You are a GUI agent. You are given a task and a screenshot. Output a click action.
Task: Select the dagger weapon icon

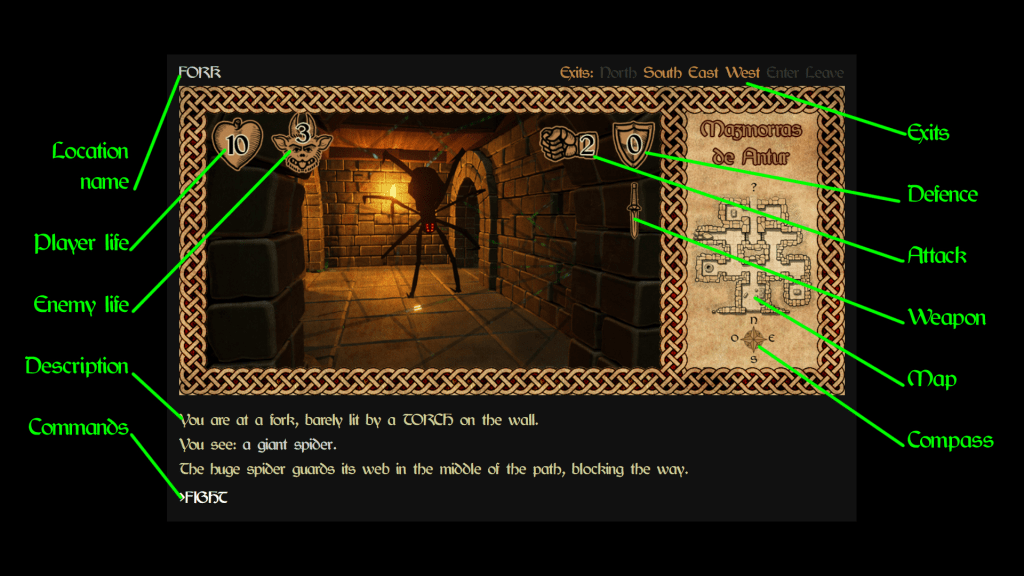pos(633,208)
